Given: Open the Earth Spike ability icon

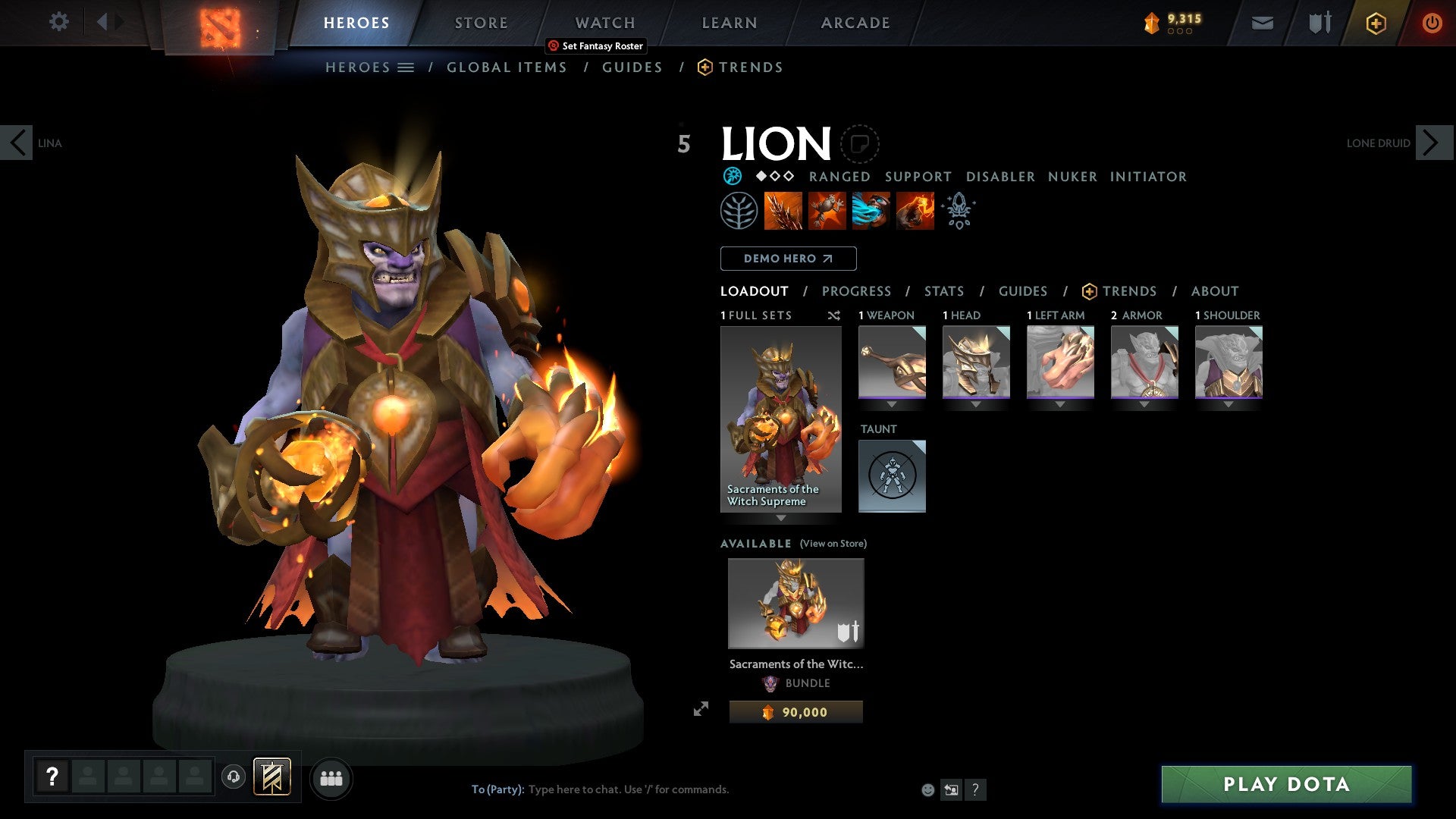Looking at the screenshot, I should (781, 211).
